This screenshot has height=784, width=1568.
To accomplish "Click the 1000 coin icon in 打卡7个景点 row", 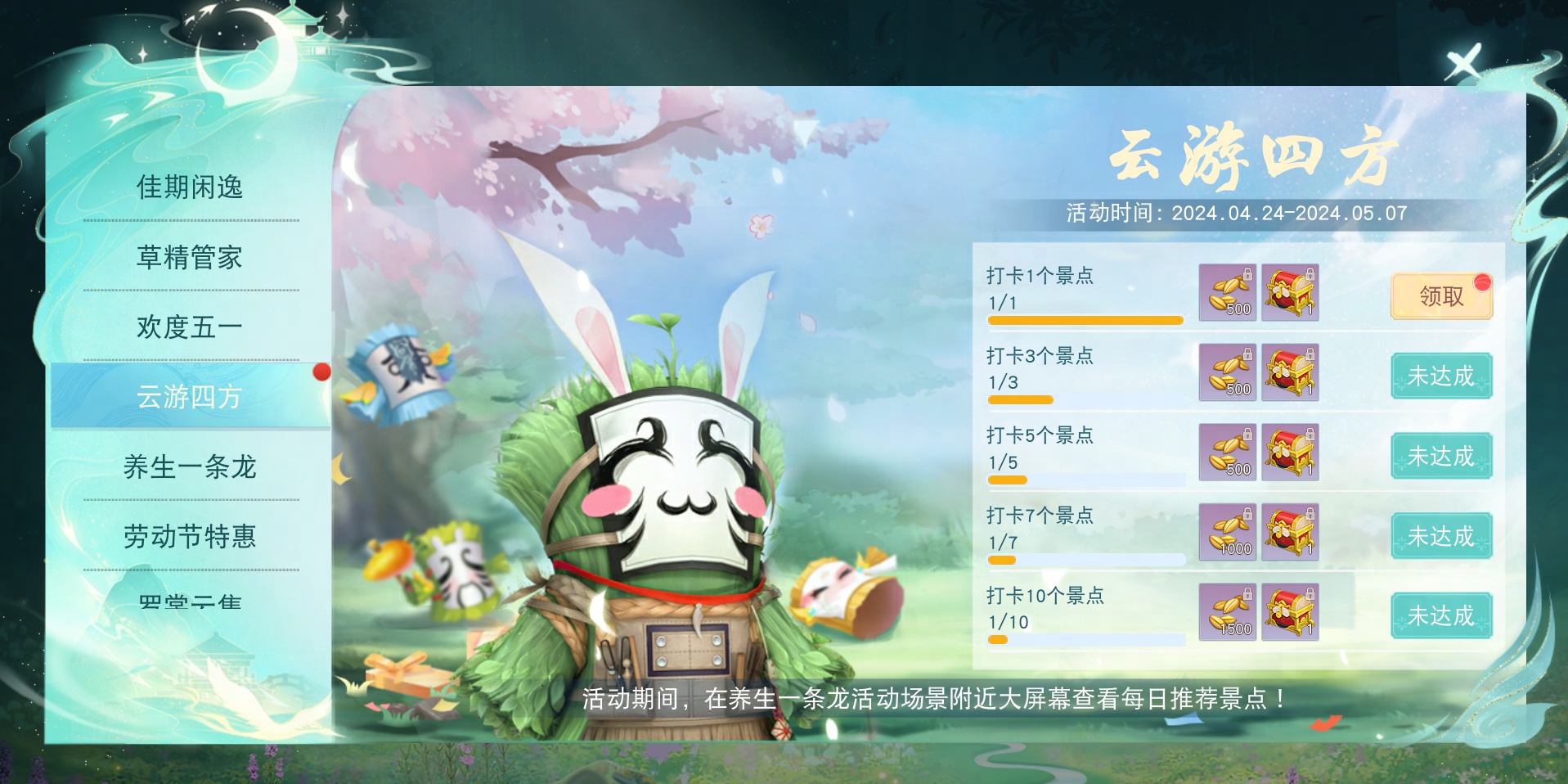I will 1228,533.
